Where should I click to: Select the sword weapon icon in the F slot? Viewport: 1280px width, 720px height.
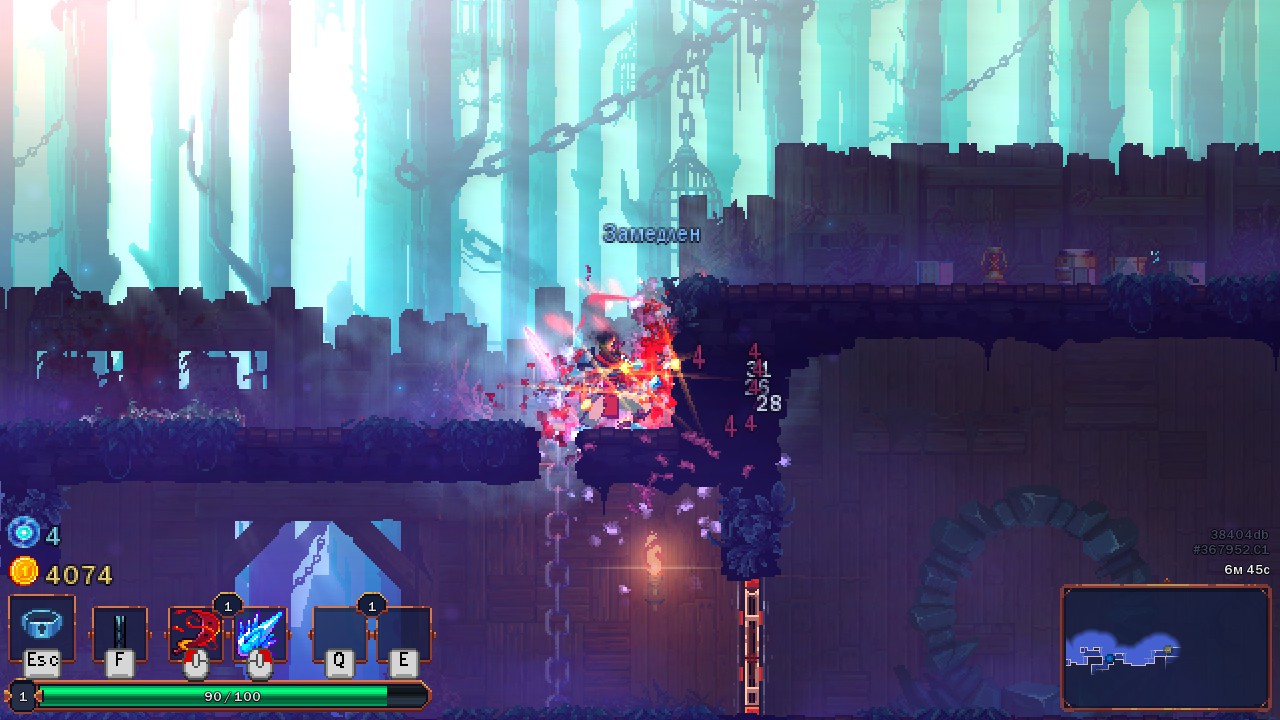pos(120,633)
